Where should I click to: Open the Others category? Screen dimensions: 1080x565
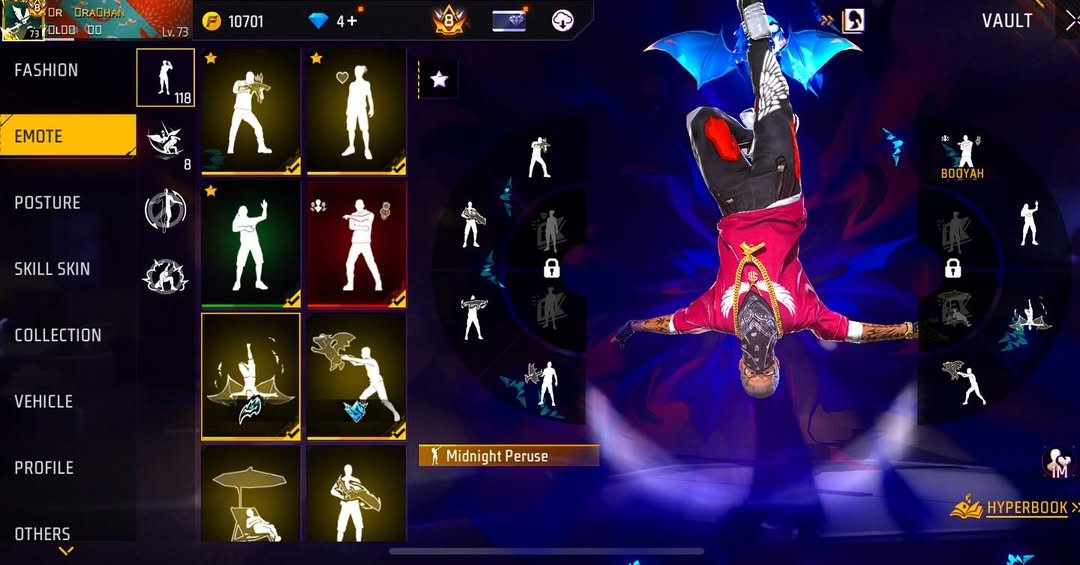pyautogui.click(x=42, y=533)
